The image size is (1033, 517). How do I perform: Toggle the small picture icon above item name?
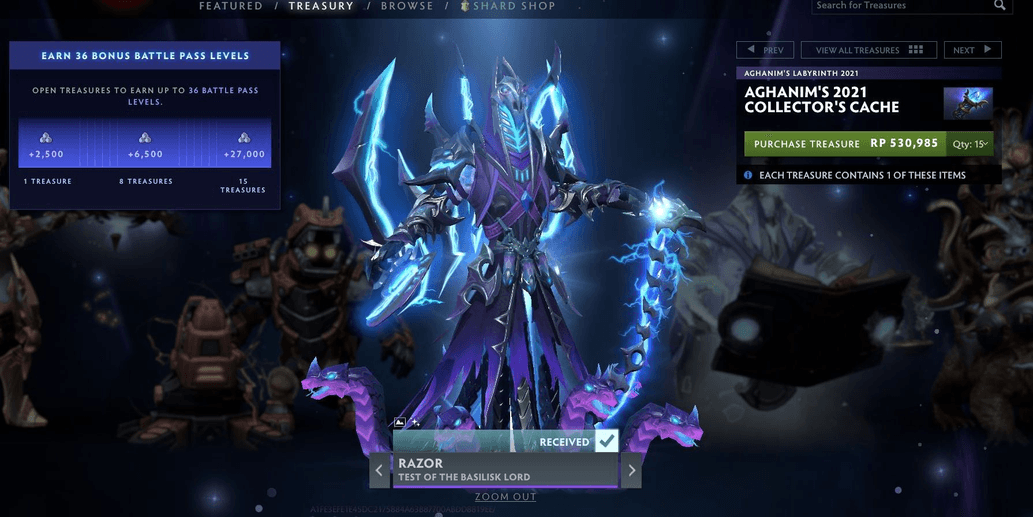400,423
